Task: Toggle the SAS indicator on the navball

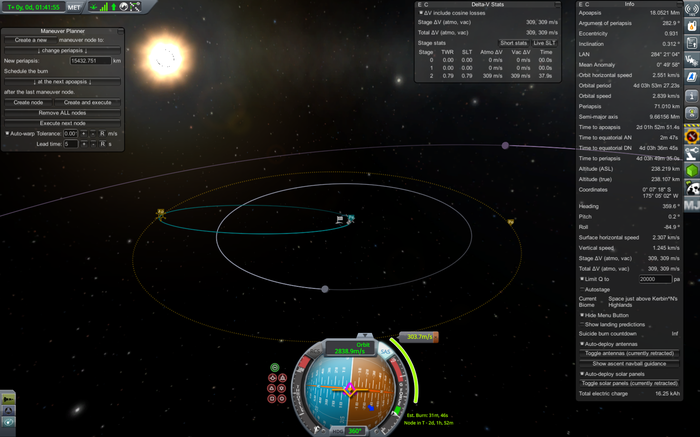Action: tap(386, 351)
